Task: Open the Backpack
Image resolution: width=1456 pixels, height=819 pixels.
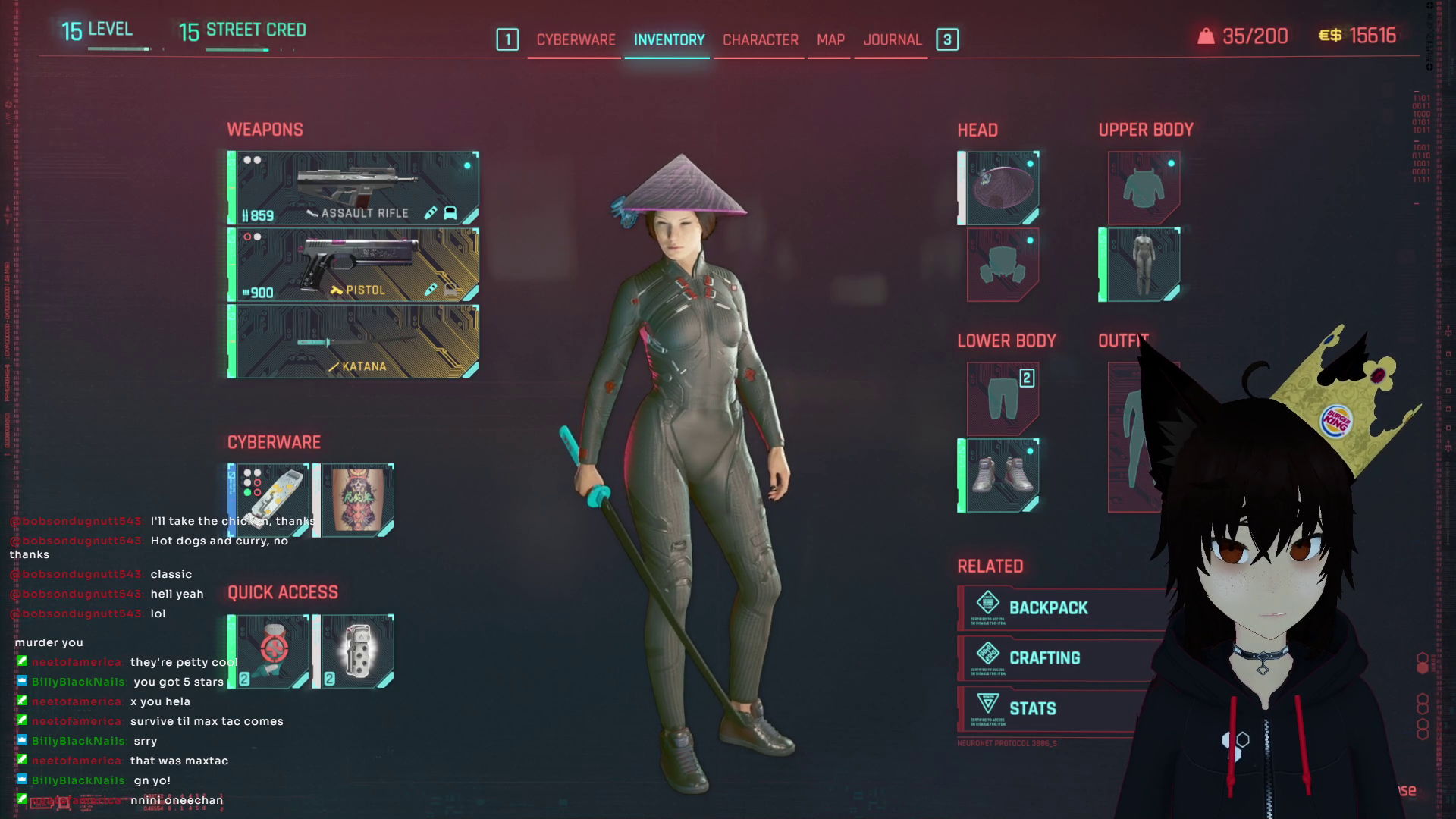Action: click(1048, 608)
